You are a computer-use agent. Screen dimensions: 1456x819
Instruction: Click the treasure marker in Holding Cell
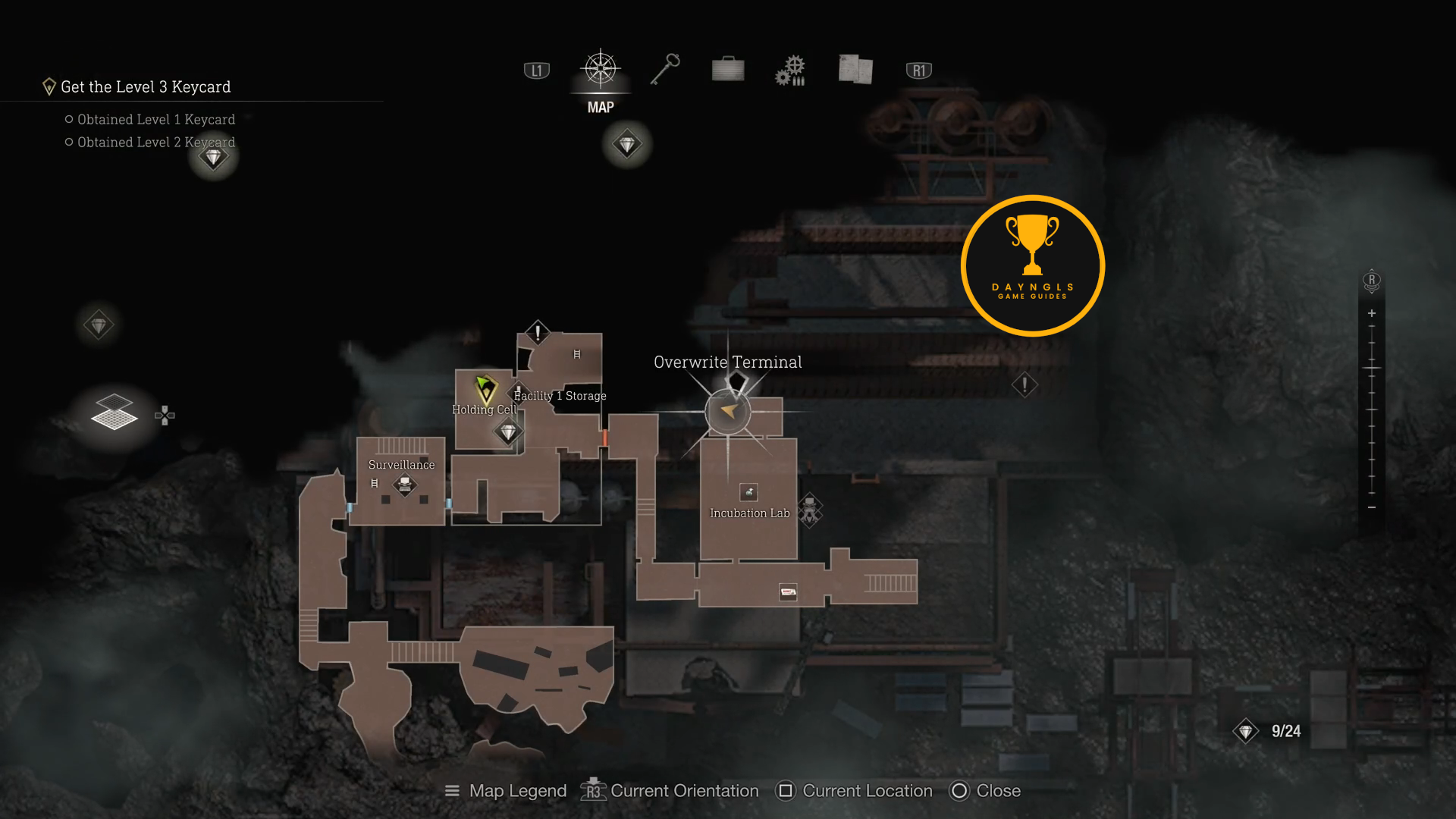[507, 432]
